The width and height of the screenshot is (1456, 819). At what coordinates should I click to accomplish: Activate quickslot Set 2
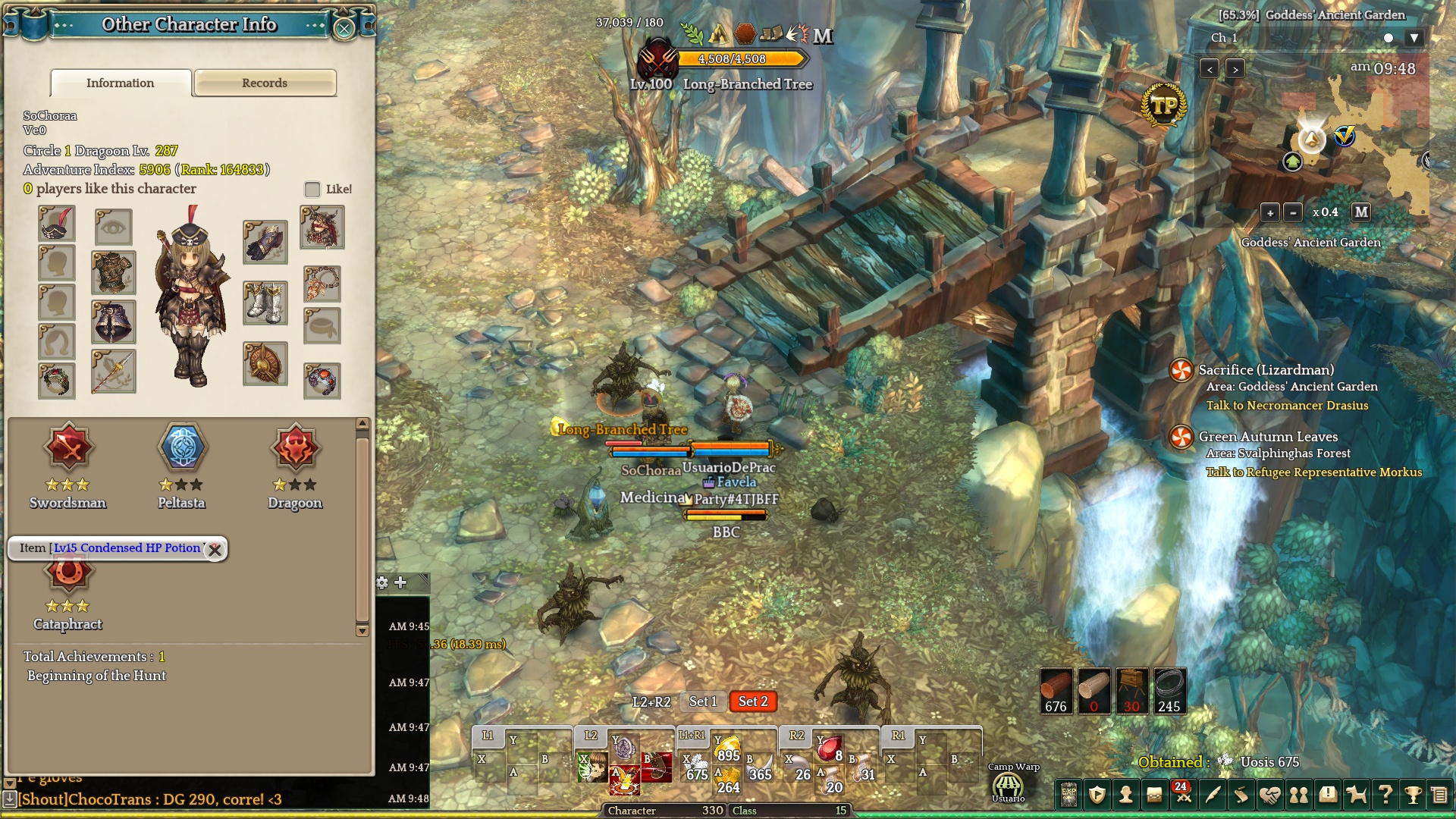753,701
